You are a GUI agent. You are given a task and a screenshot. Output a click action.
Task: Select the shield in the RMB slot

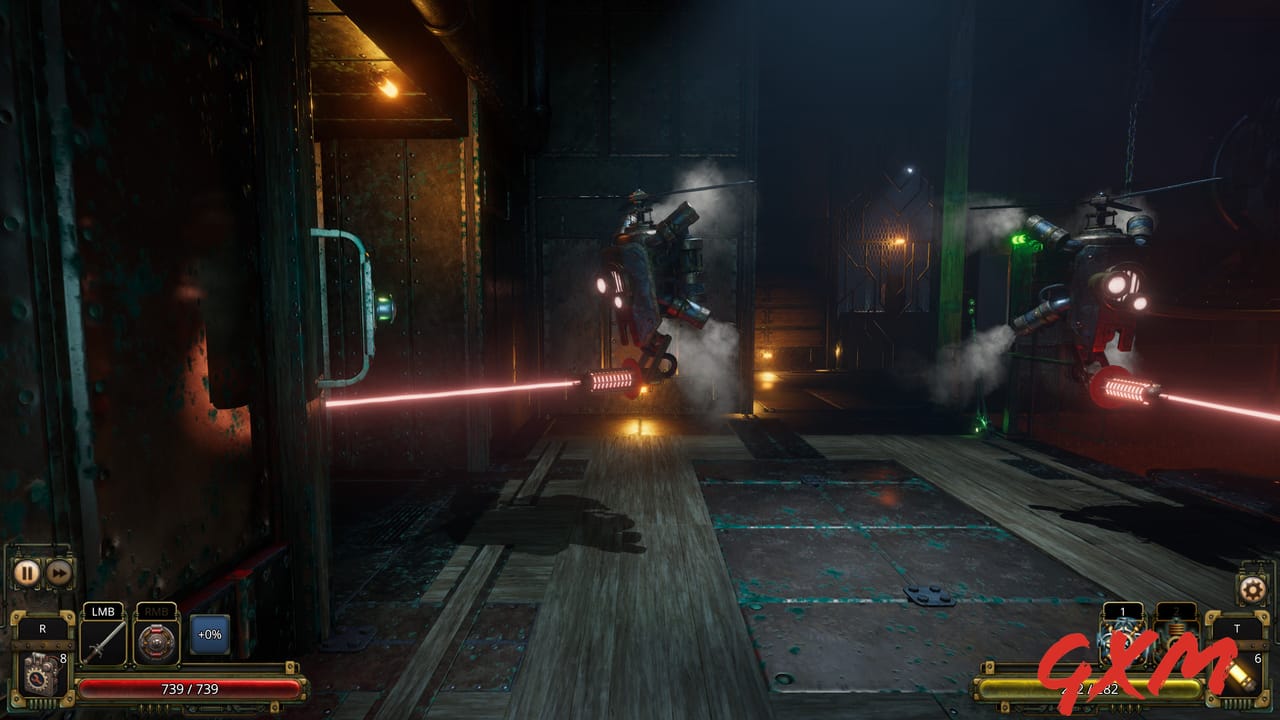[x=157, y=641]
